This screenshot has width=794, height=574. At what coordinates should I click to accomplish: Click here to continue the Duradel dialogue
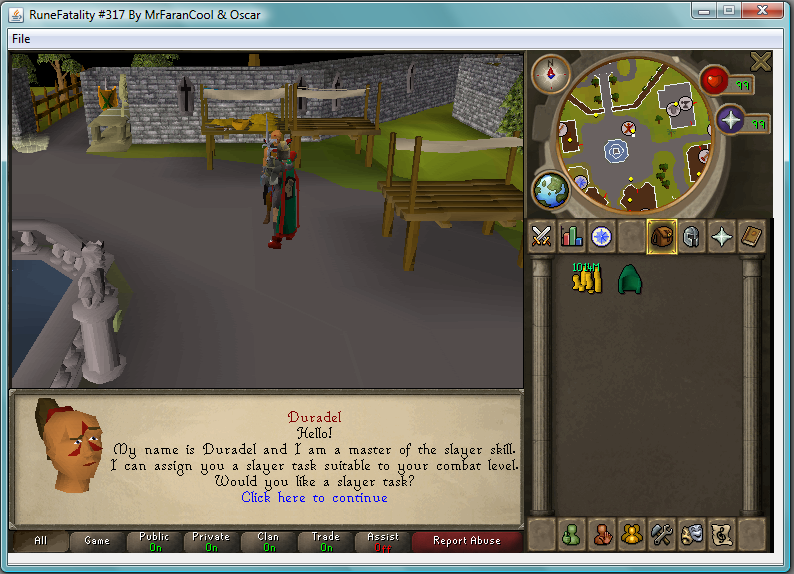pyautogui.click(x=314, y=497)
